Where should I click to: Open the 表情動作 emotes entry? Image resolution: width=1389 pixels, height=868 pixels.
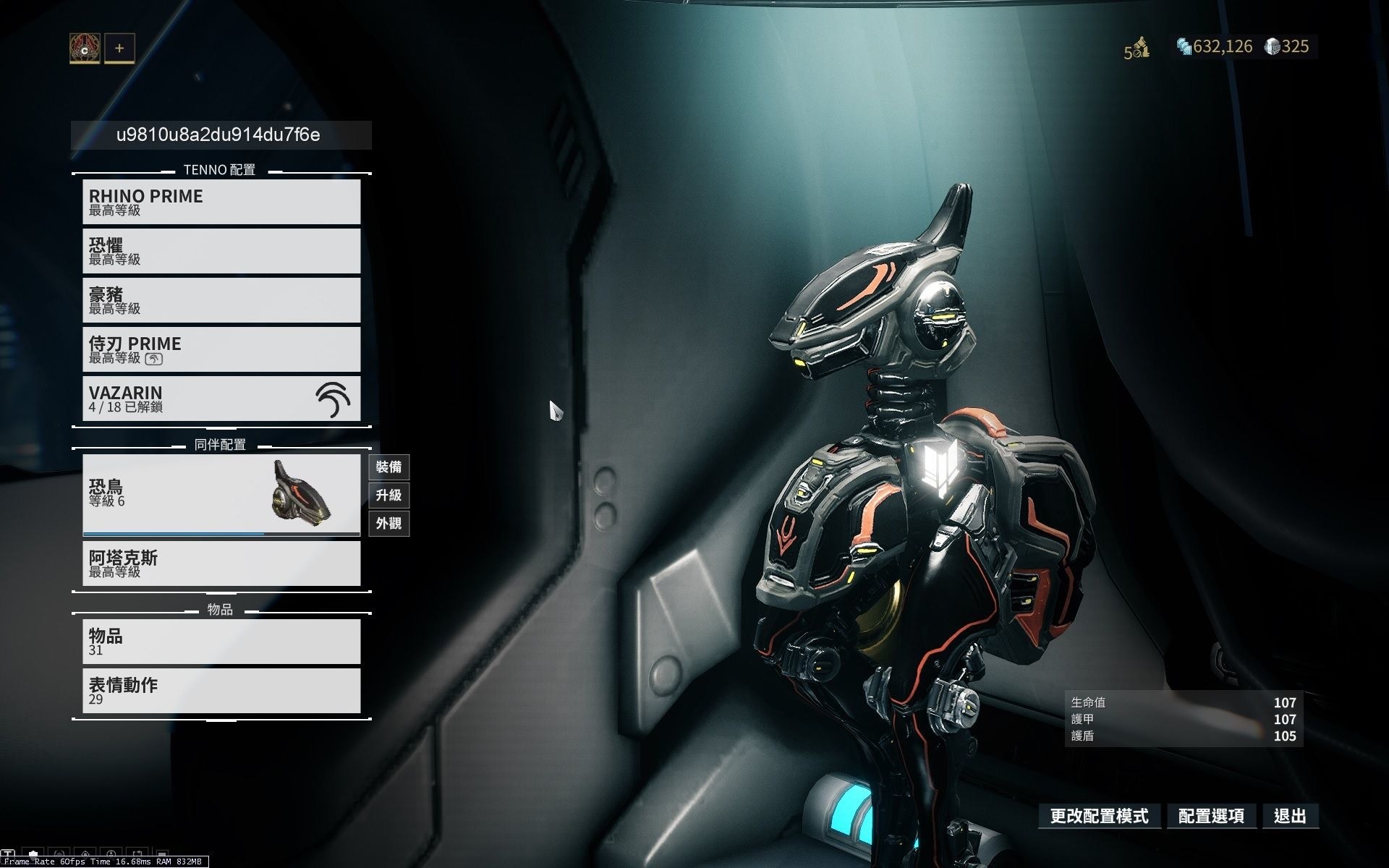[221, 691]
